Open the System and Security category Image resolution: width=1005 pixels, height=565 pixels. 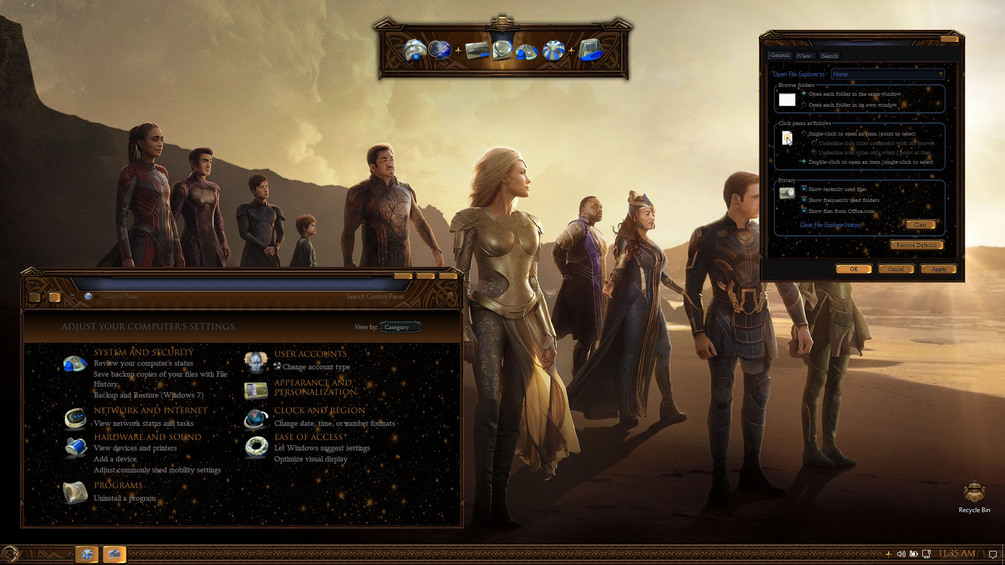pos(143,352)
